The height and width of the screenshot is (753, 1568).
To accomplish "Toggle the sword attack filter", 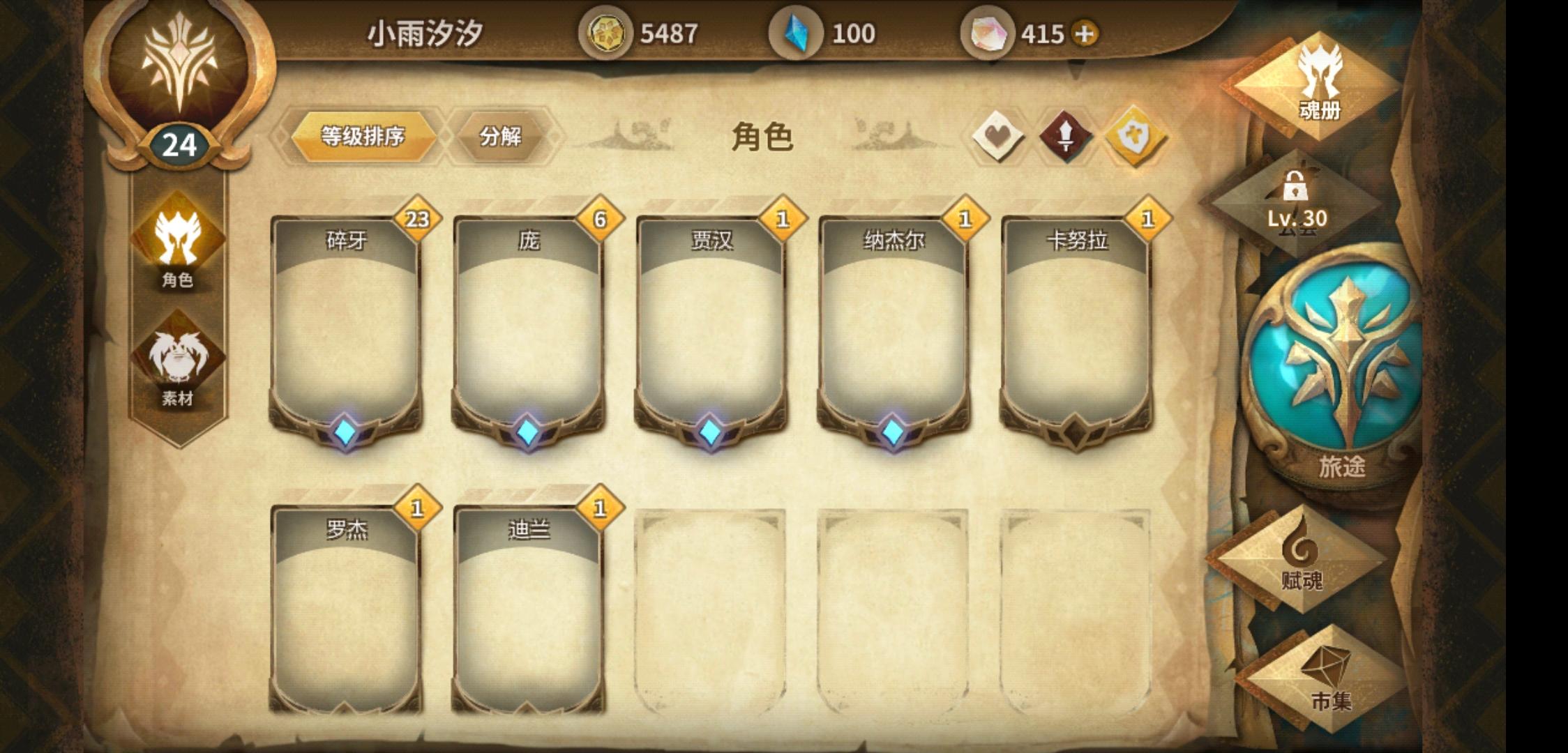I will 1065,137.
